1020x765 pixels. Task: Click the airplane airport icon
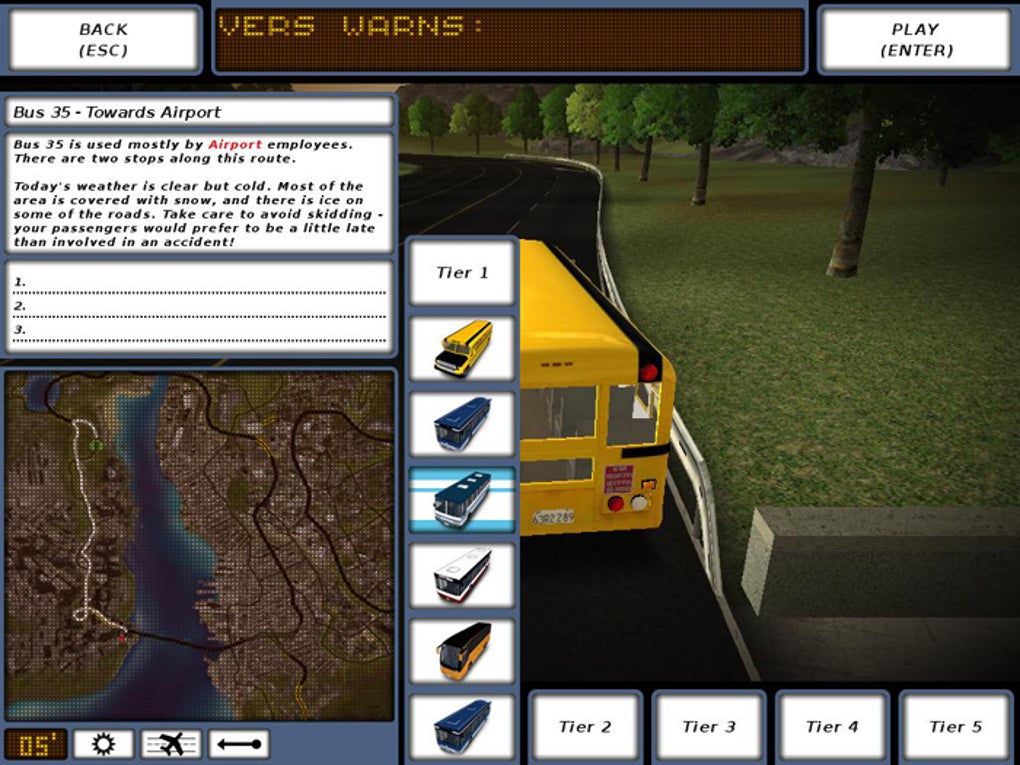click(171, 744)
